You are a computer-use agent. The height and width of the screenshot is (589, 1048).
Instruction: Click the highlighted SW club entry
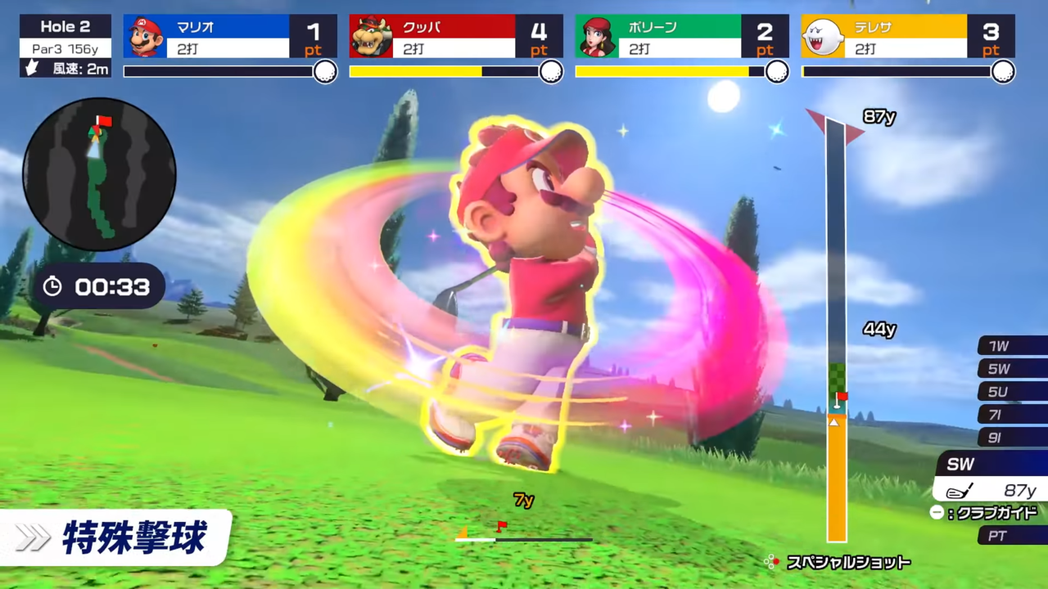click(992, 477)
